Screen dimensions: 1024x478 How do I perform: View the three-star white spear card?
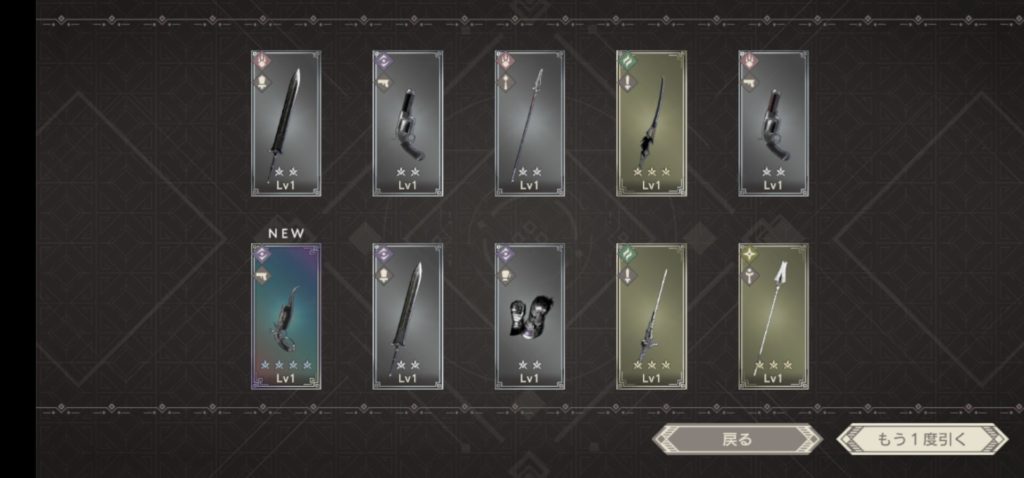point(773,316)
